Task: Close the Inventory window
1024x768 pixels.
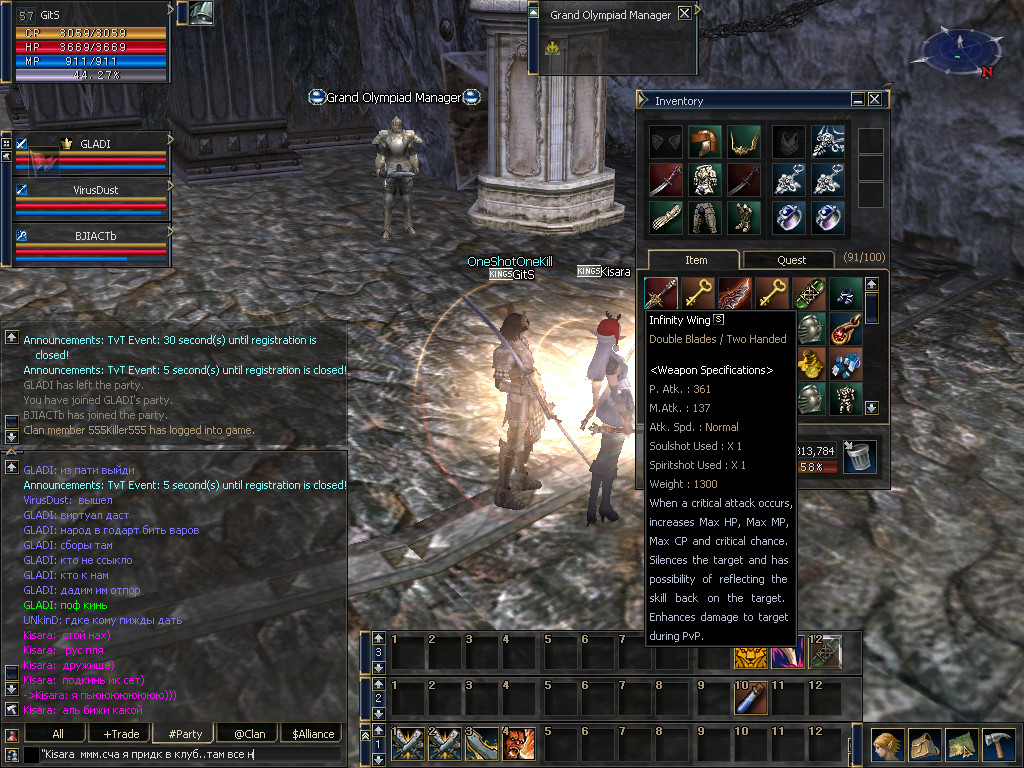Action: 875,100
